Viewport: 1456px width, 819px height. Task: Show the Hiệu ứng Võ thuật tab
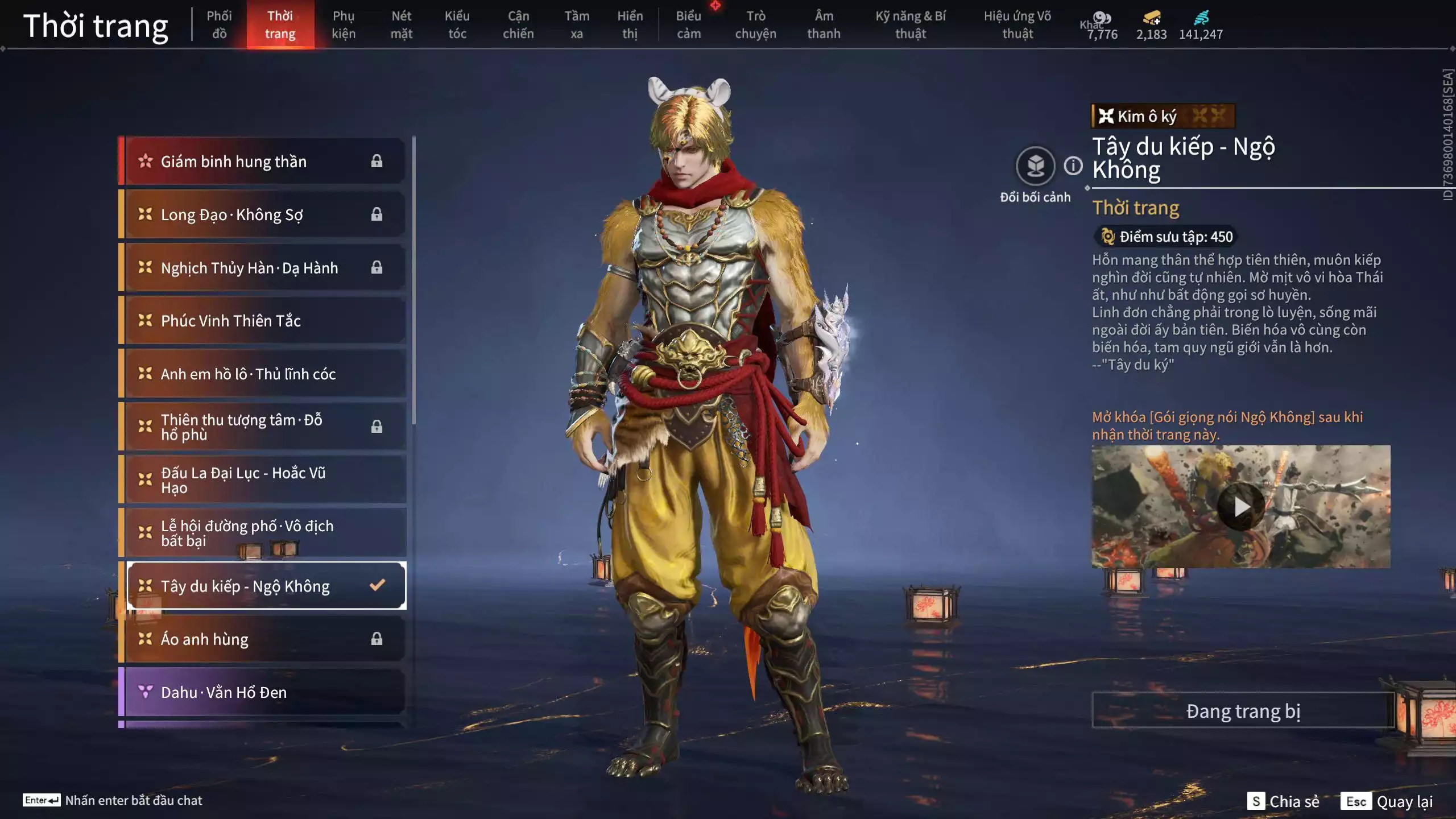click(x=1017, y=24)
